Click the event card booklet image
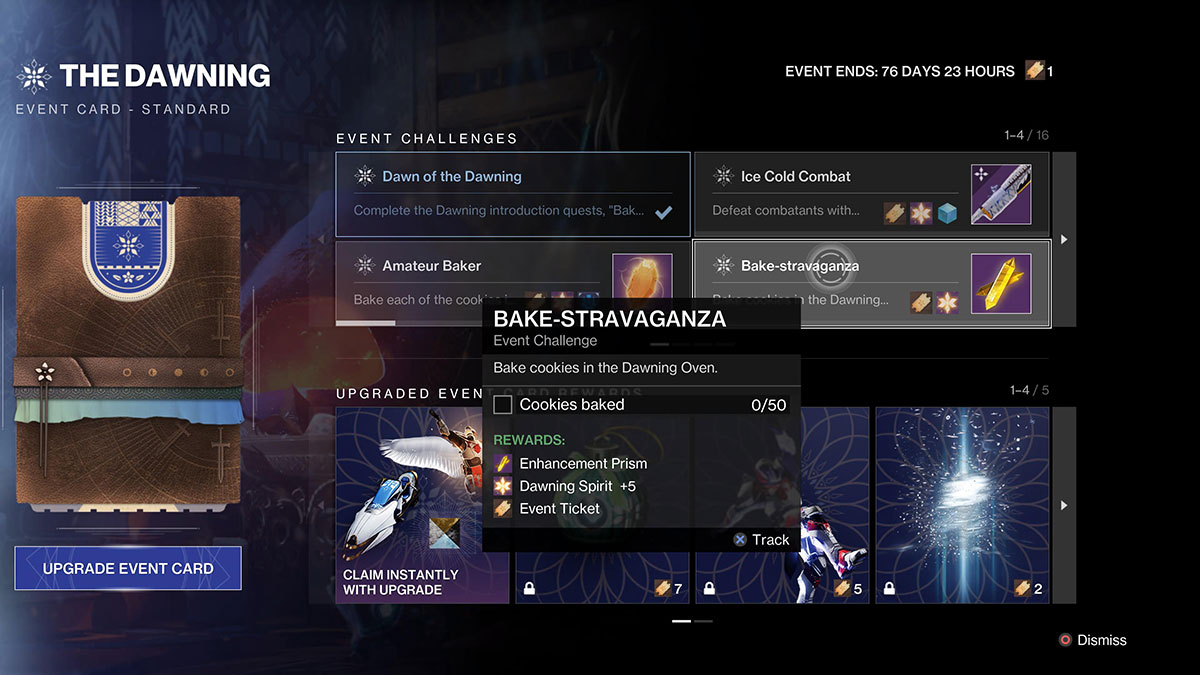Viewport: 1200px width, 675px height. [128, 352]
